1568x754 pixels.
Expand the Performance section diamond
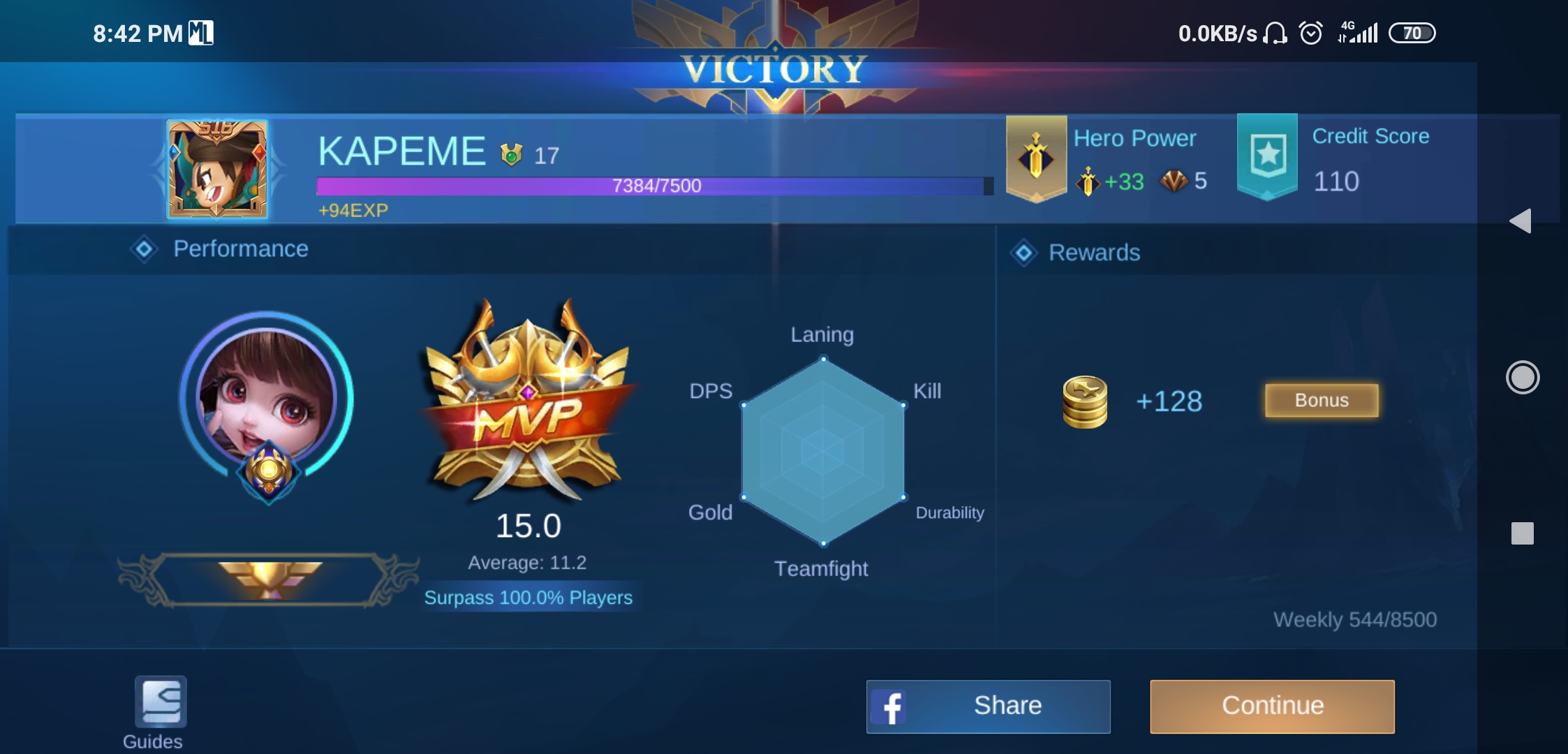(145, 249)
